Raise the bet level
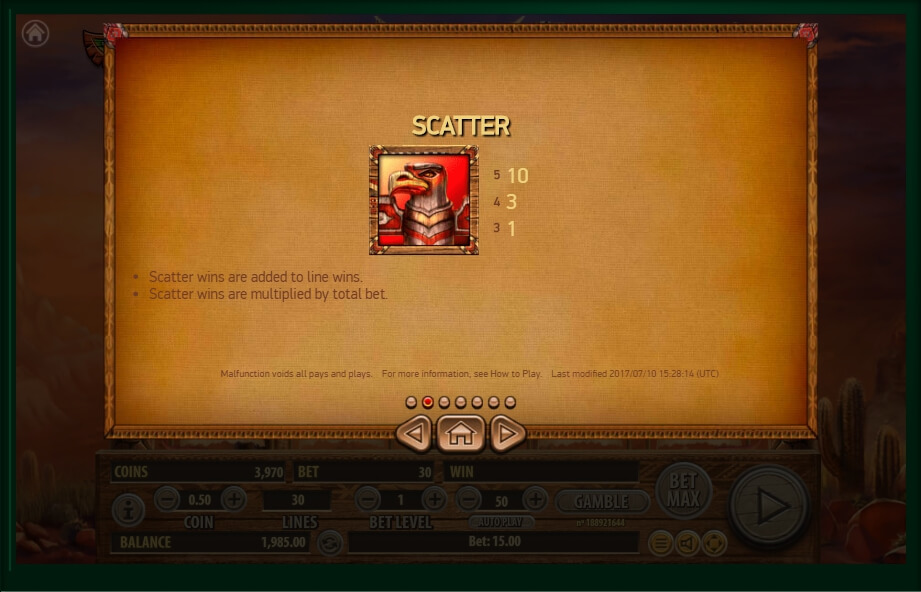The height and width of the screenshot is (592, 921). click(434, 499)
